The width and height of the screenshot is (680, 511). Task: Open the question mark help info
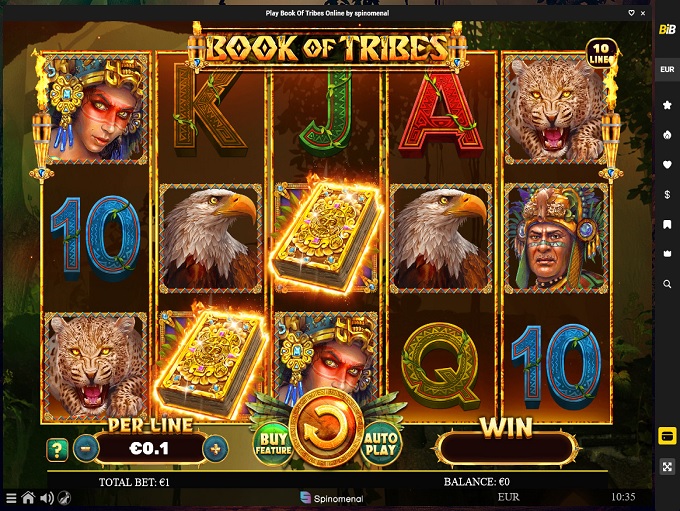[56, 449]
